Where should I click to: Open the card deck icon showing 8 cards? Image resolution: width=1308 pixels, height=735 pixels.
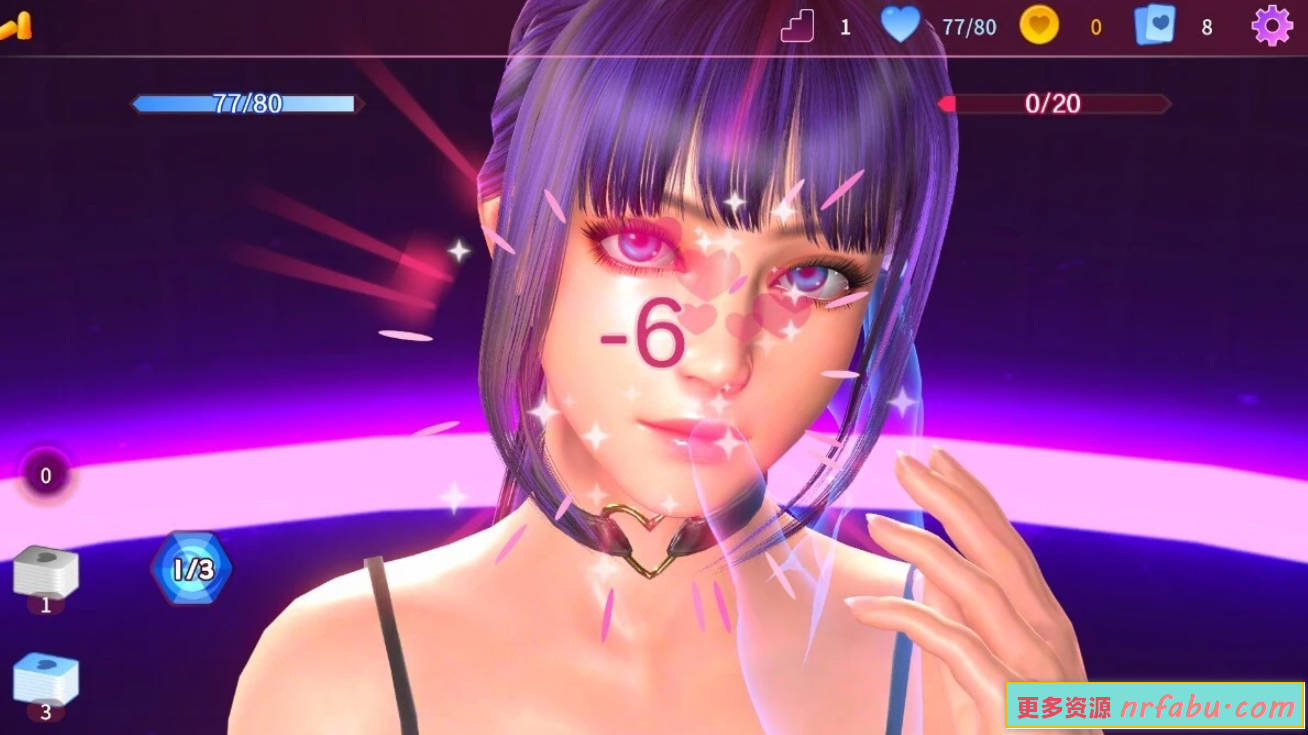[1155, 25]
